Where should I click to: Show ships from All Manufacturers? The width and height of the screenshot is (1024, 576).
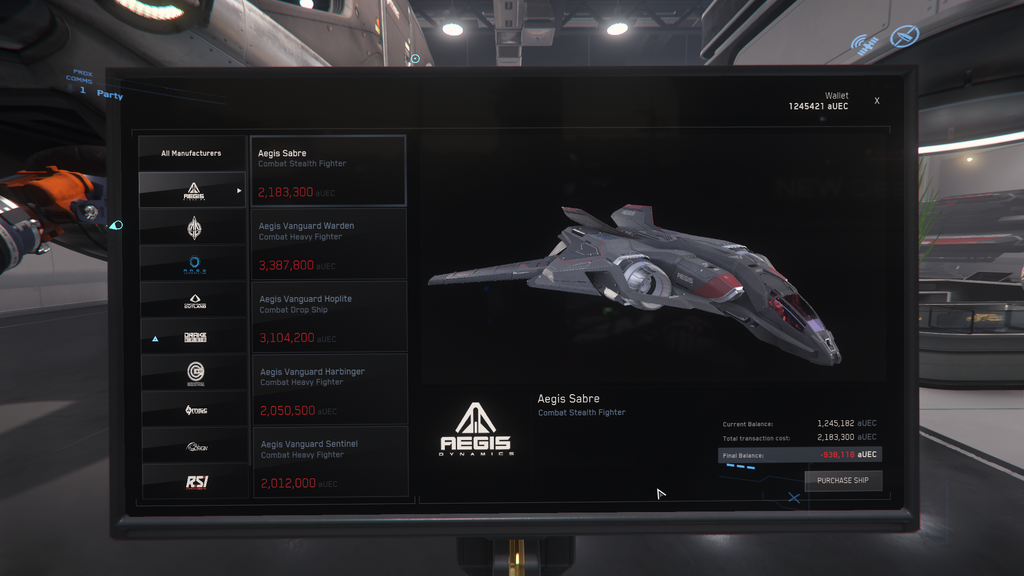[x=191, y=153]
